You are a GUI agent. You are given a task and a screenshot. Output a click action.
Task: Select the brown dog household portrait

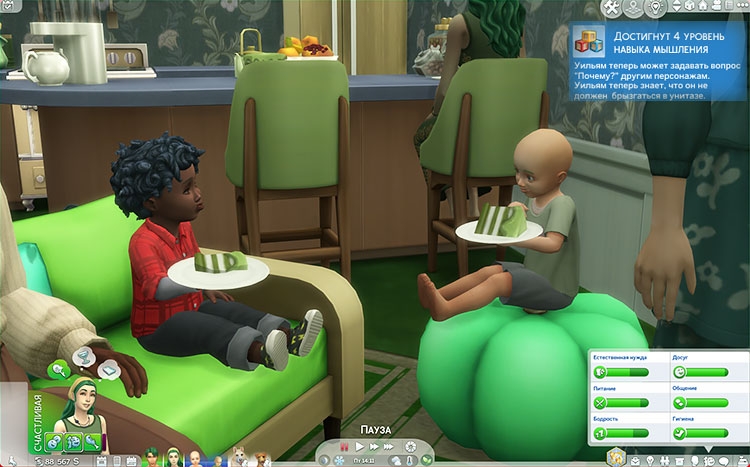tap(261, 457)
